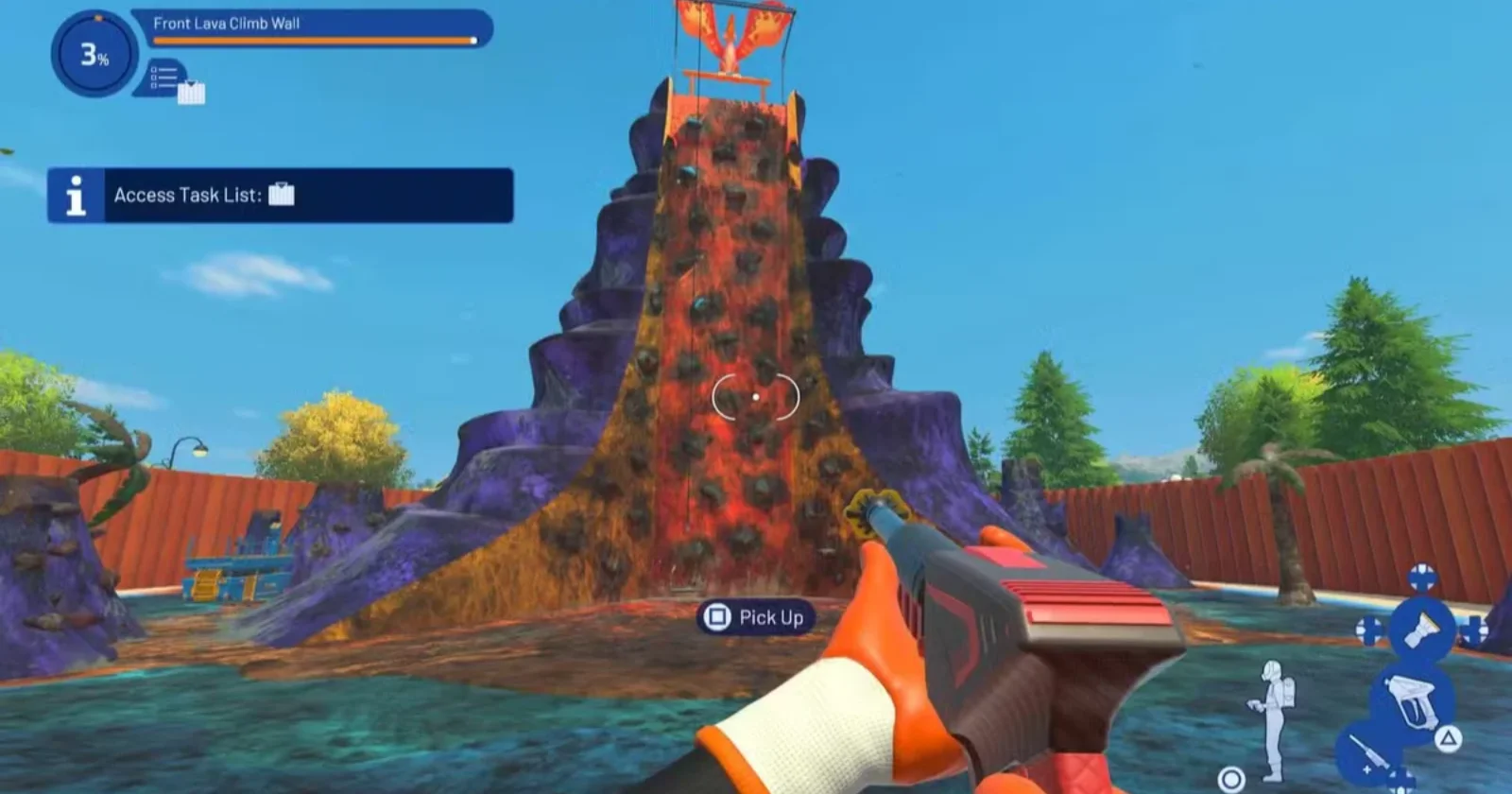This screenshot has height=794, width=1512.
Task: Select the spray nozzle icon
Action: [x=1421, y=629]
